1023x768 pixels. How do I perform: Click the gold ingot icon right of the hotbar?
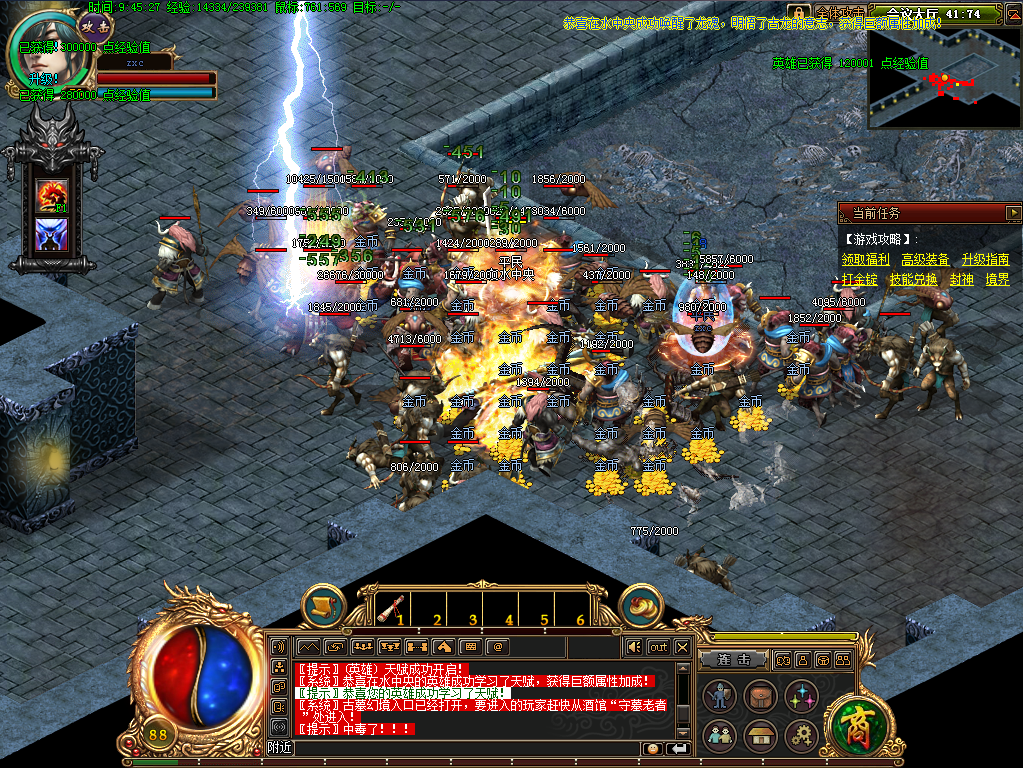(641, 606)
